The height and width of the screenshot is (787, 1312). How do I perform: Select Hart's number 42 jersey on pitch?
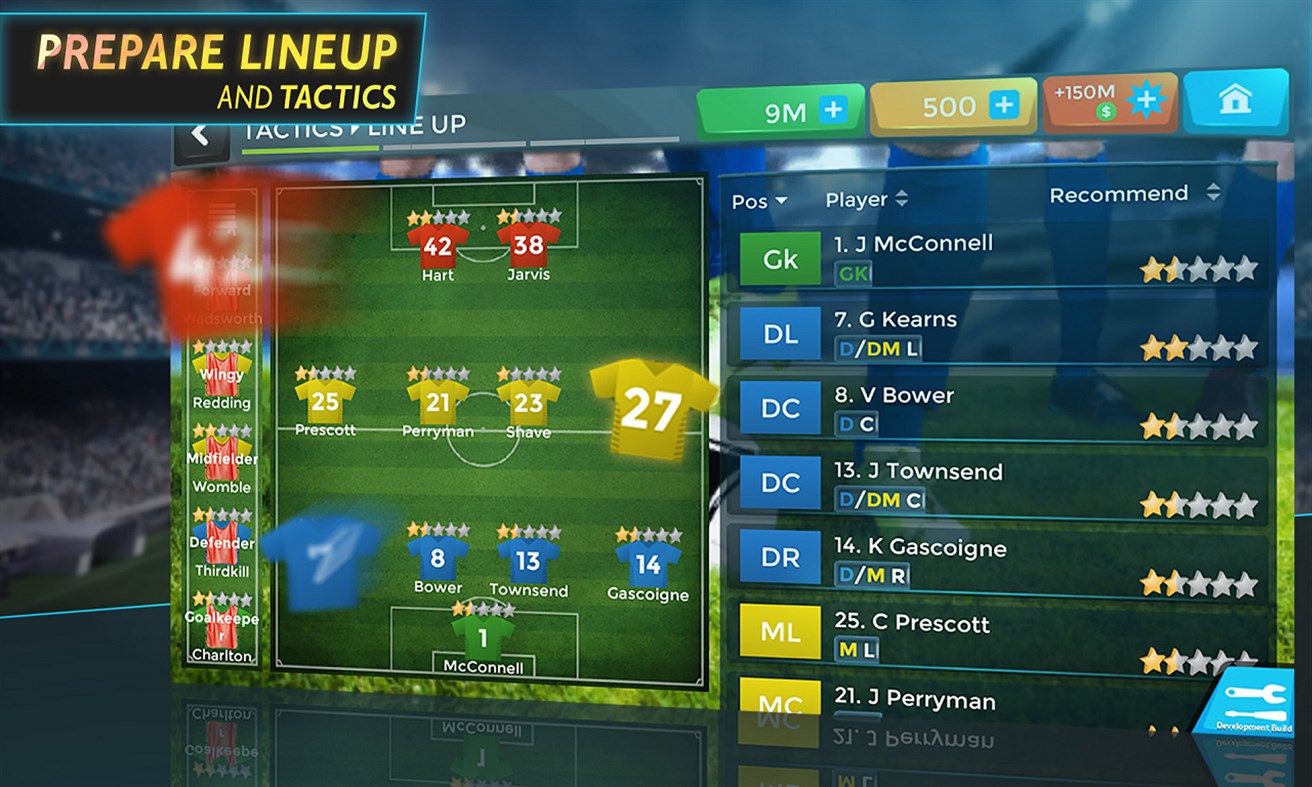click(x=437, y=245)
